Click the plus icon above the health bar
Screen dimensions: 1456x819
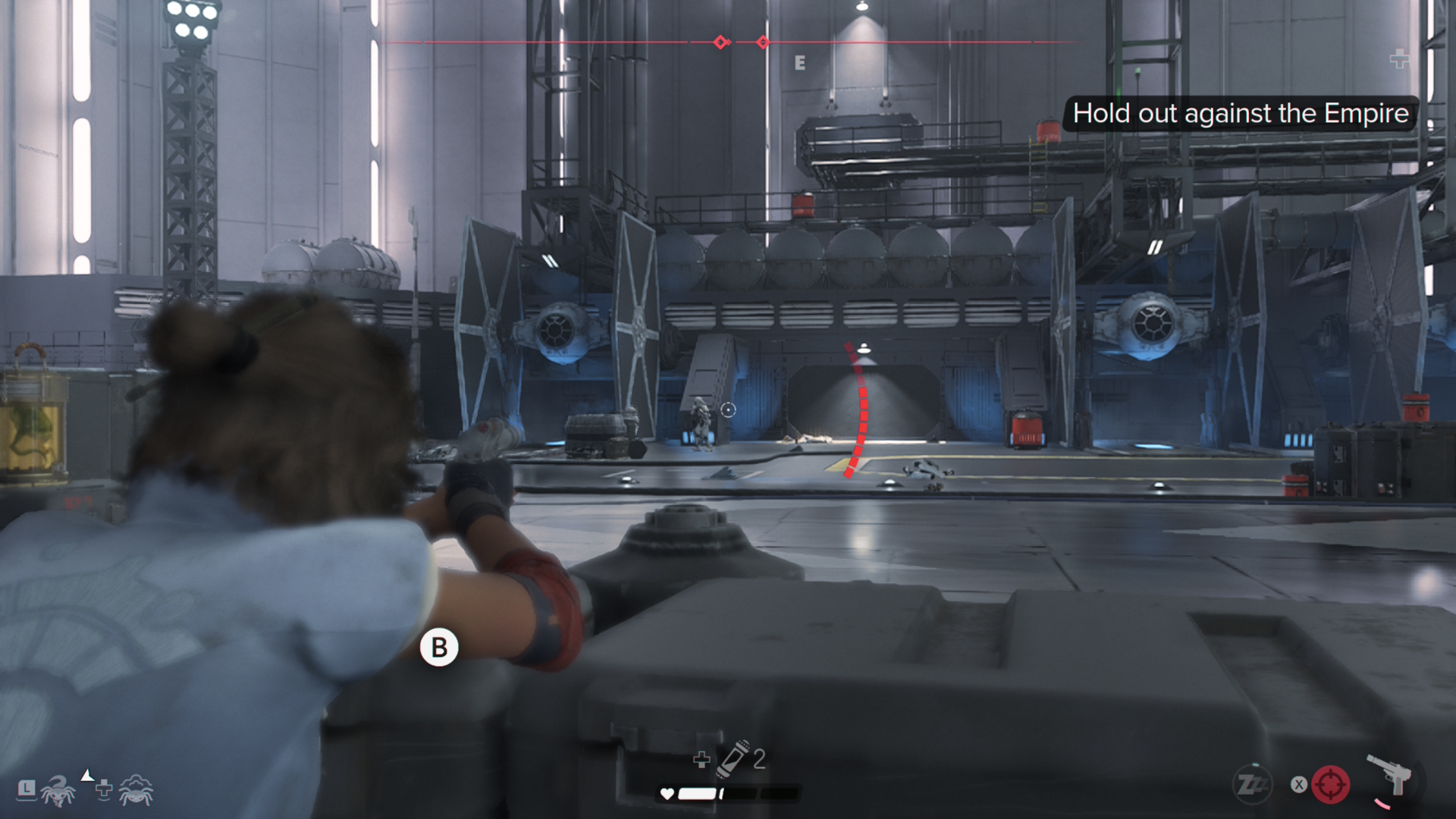pos(702,759)
